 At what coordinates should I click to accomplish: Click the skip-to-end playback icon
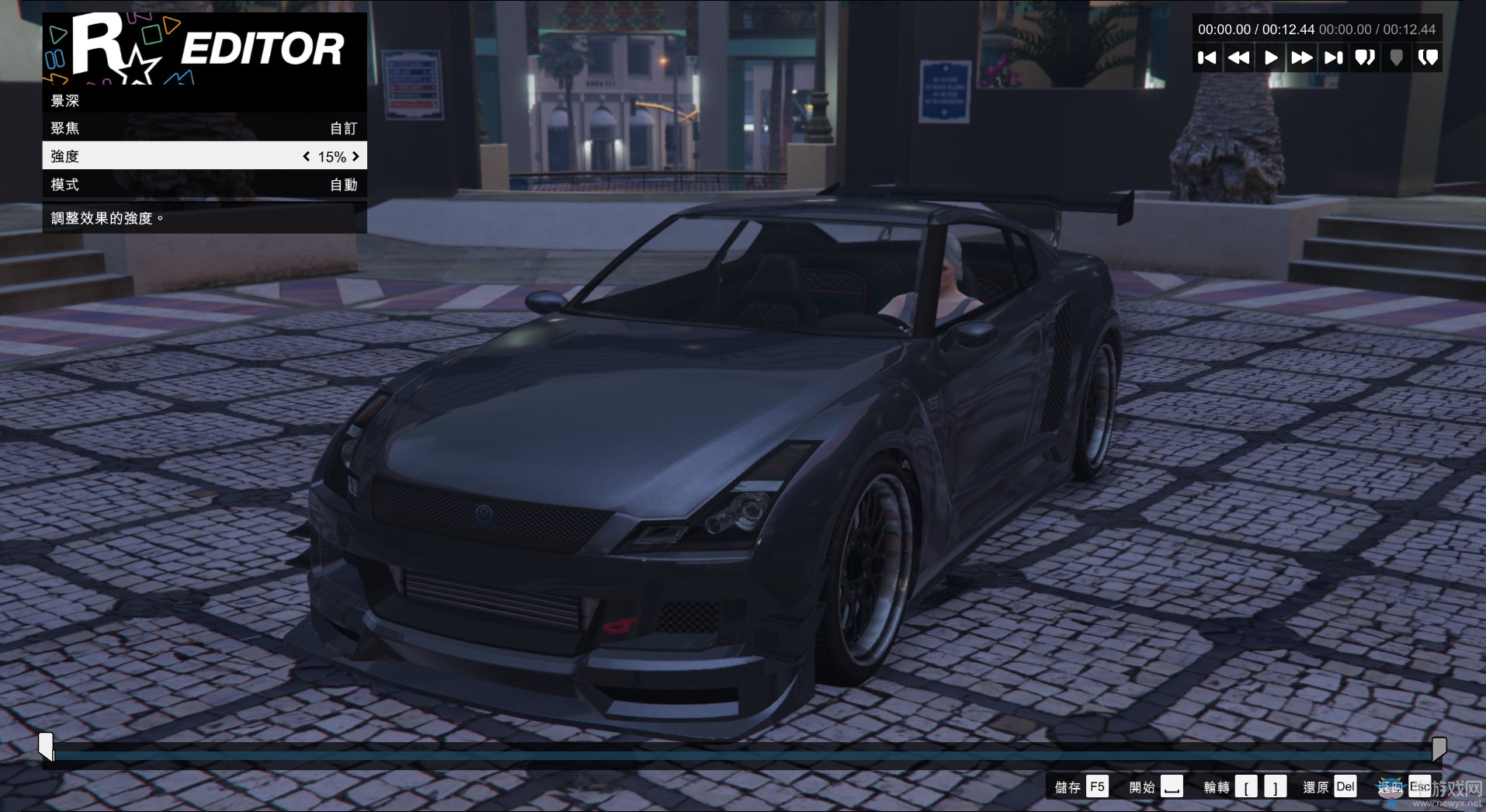pos(1333,57)
